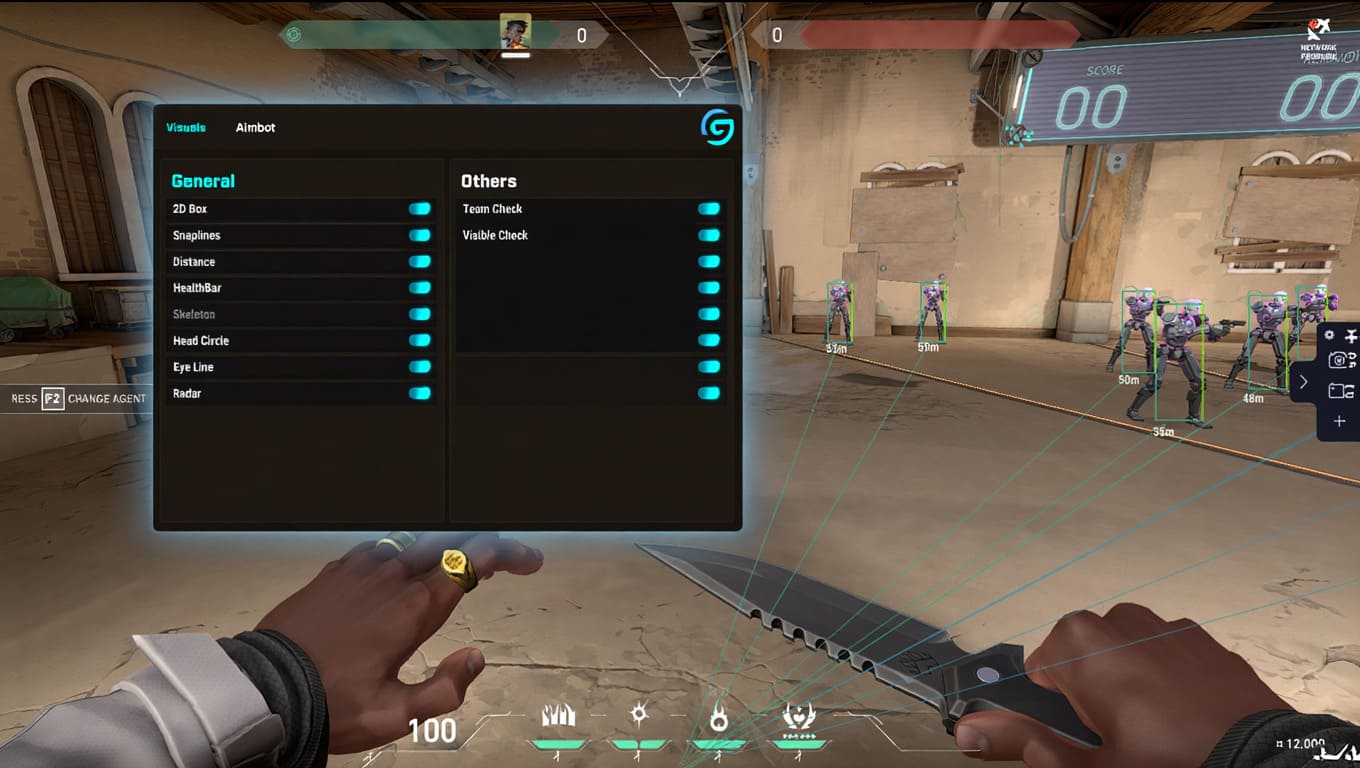1360x768 pixels.
Task: Click the plus icon at the sidebar bottom
Action: (1339, 421)
